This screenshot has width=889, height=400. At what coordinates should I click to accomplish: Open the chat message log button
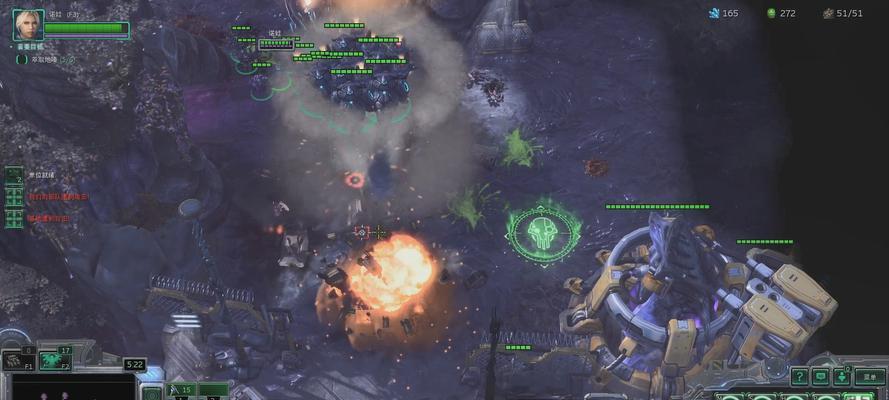coord(820,377)
